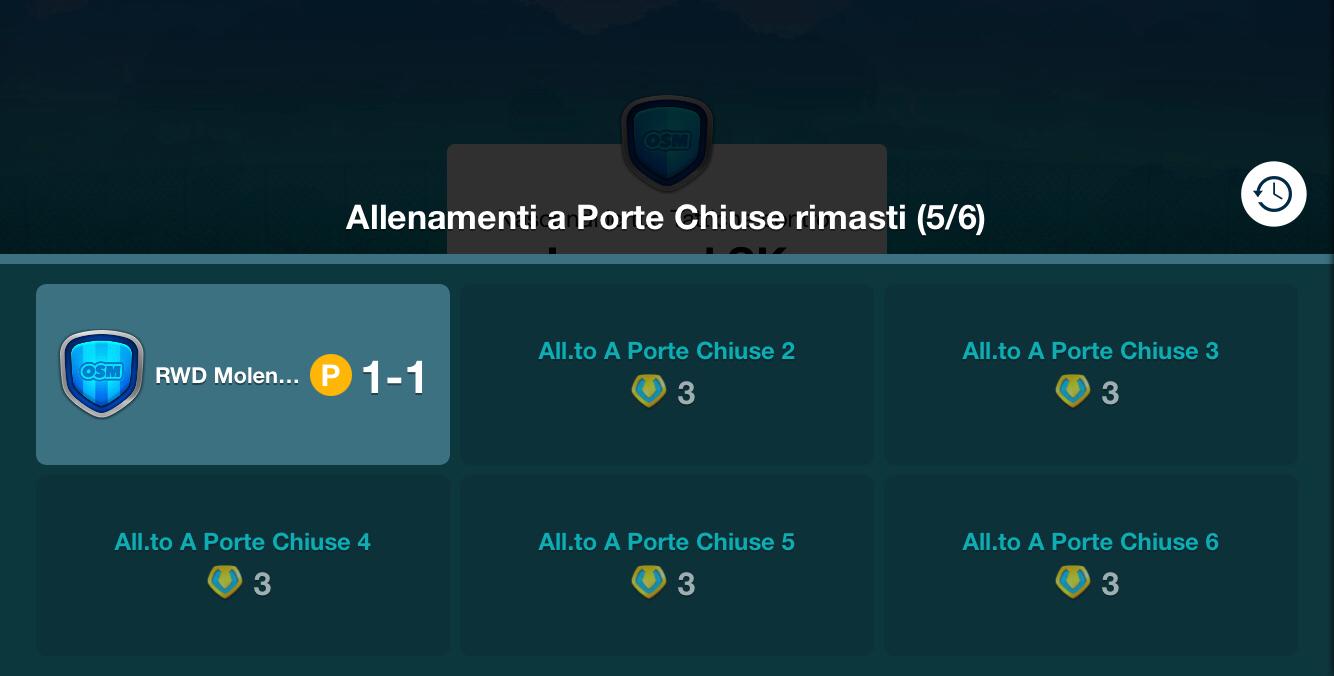Choose All.to A Porte Chiuse 2
This screenshot has width=1334, height=676.
pos(666,373)
